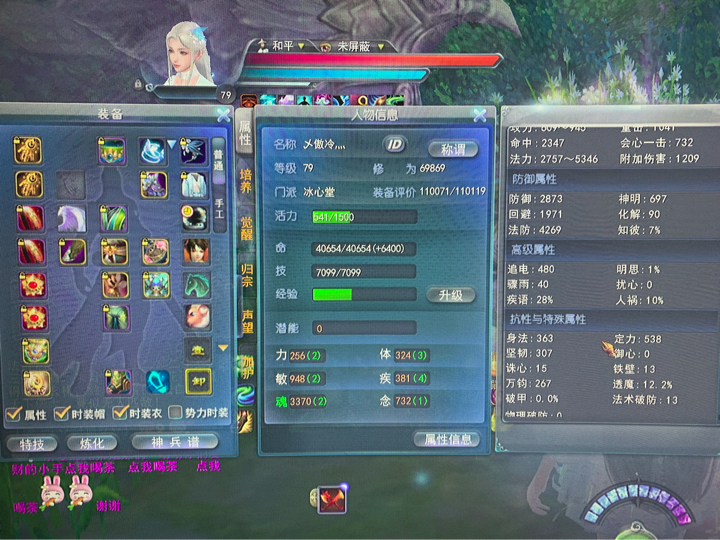Select the 手工 handmade equipment tab
This screenshot has height=540, width=720.
[219, 210]
